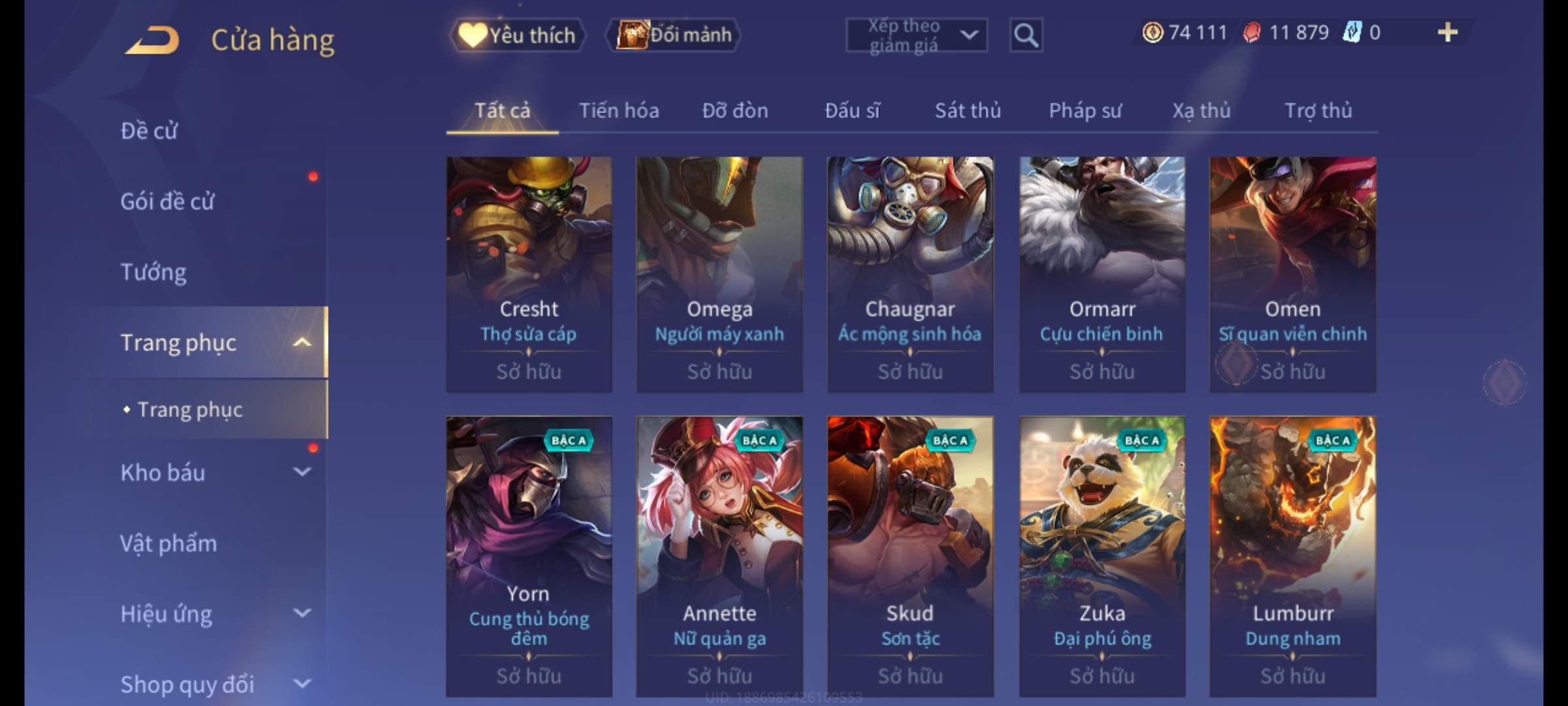Viewport: 1568px width, 706px height.
Task: Click the magnifying glass search icon
Action: [x=1026, y=35]
